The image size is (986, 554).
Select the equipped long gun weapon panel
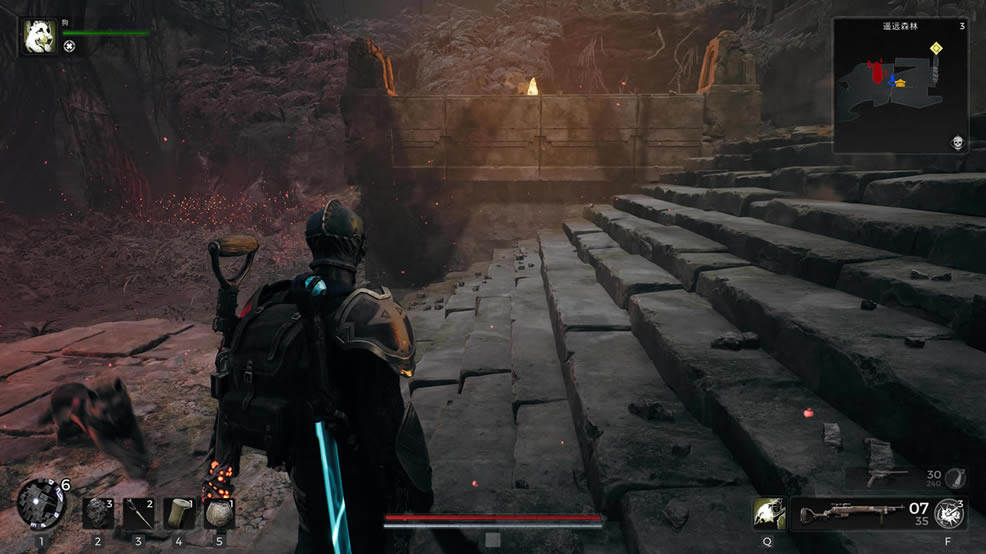(x=862, y=514)
